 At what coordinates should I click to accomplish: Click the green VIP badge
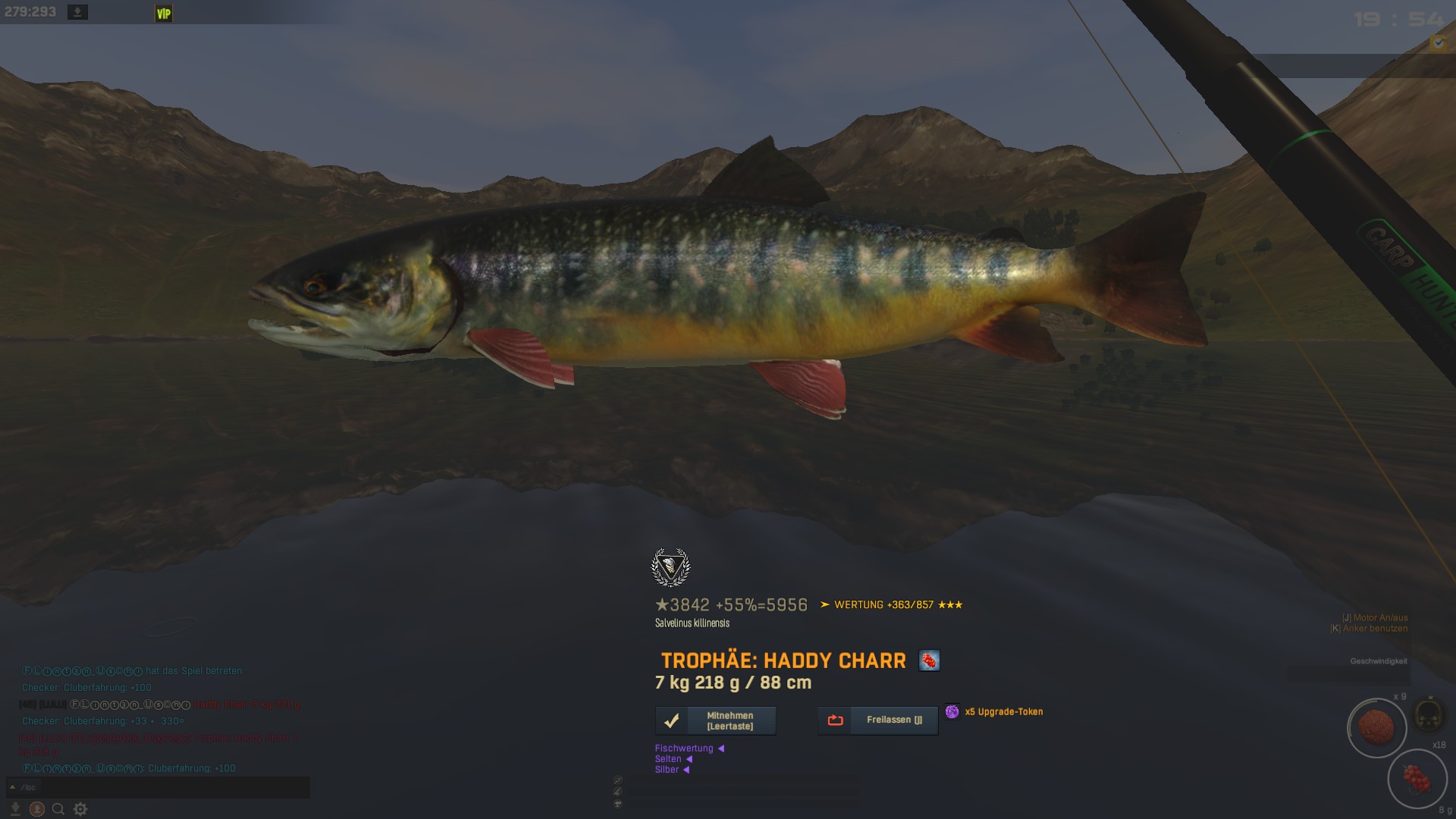164,14
